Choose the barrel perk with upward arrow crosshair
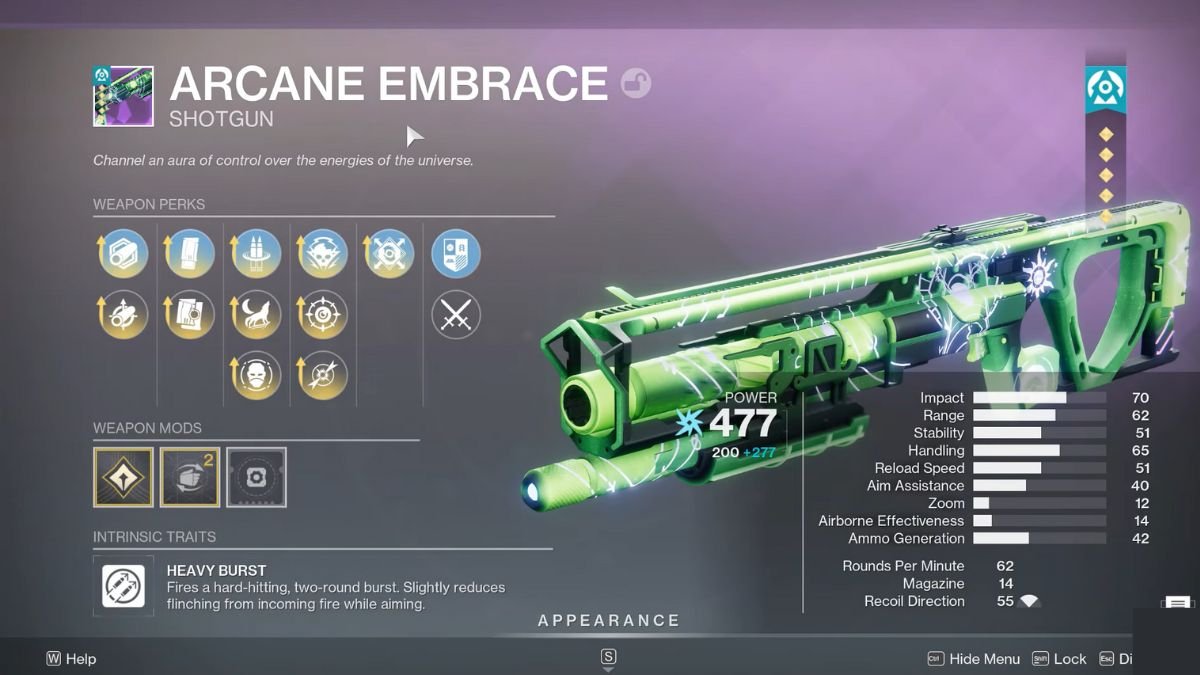This screenshot has height=675, width=1200. [124, 315]
